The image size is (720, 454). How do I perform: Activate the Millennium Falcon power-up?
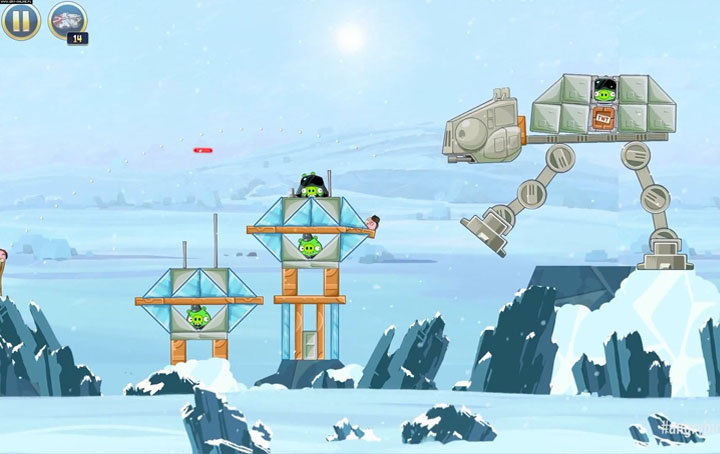coord(67,20)
